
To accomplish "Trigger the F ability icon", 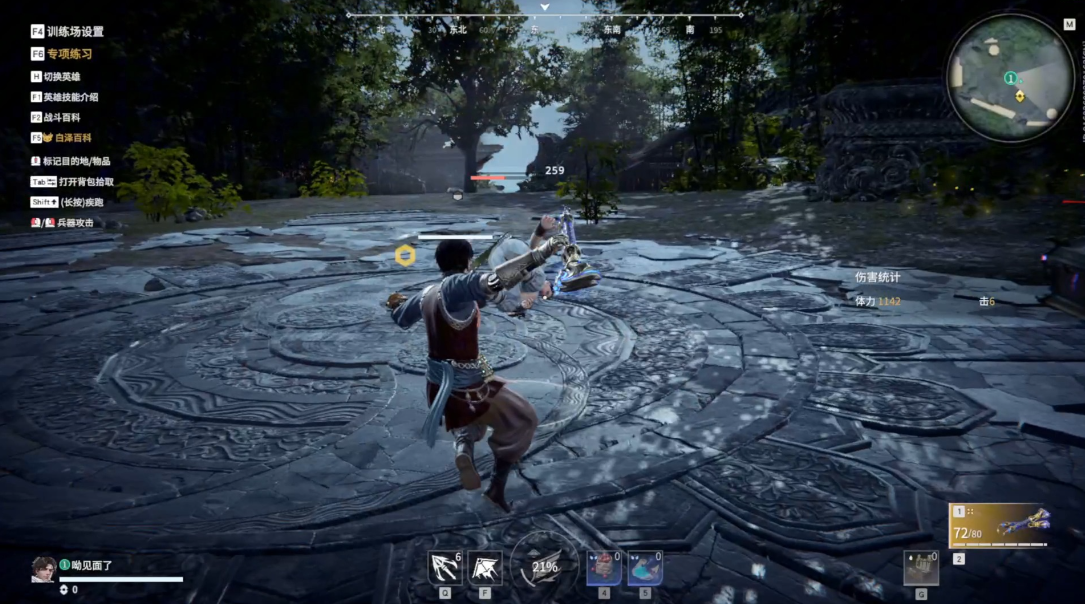I will pos(485,568).
